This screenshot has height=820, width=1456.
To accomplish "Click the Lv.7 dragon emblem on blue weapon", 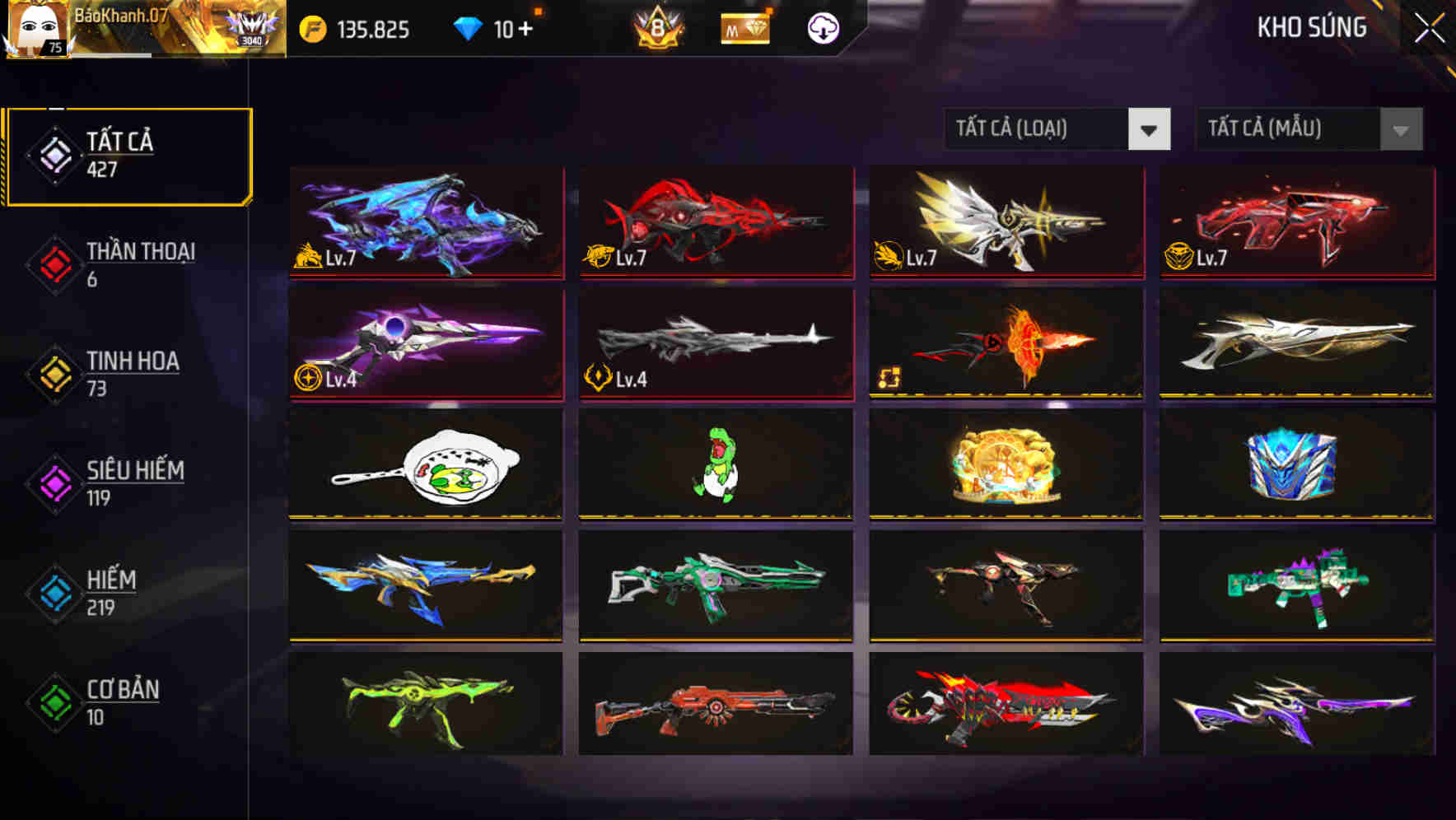I will click(x=308, y=258).
